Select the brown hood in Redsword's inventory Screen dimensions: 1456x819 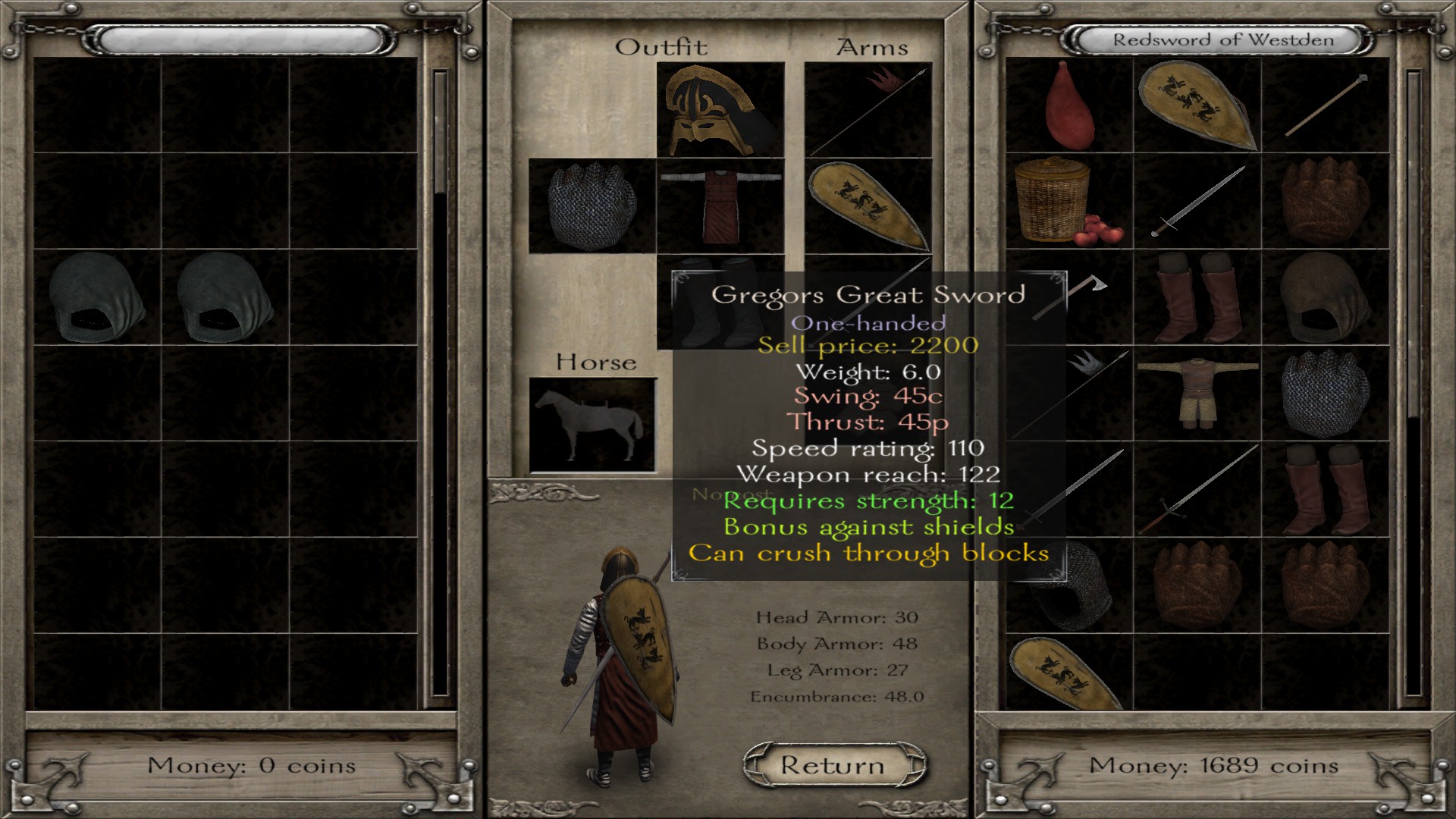tap(1325, 297)
